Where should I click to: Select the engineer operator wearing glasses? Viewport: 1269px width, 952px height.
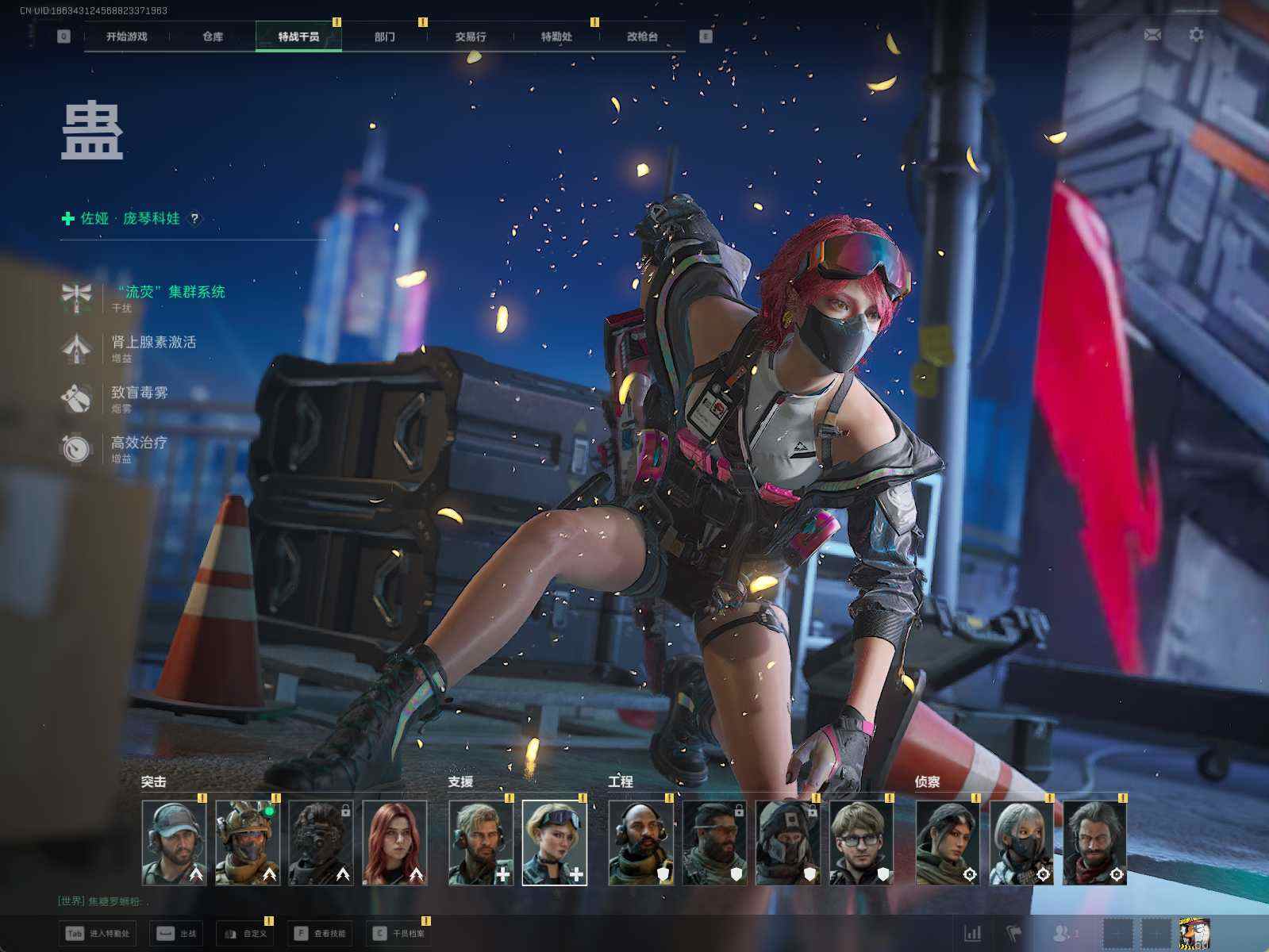[x=861, y=843]
